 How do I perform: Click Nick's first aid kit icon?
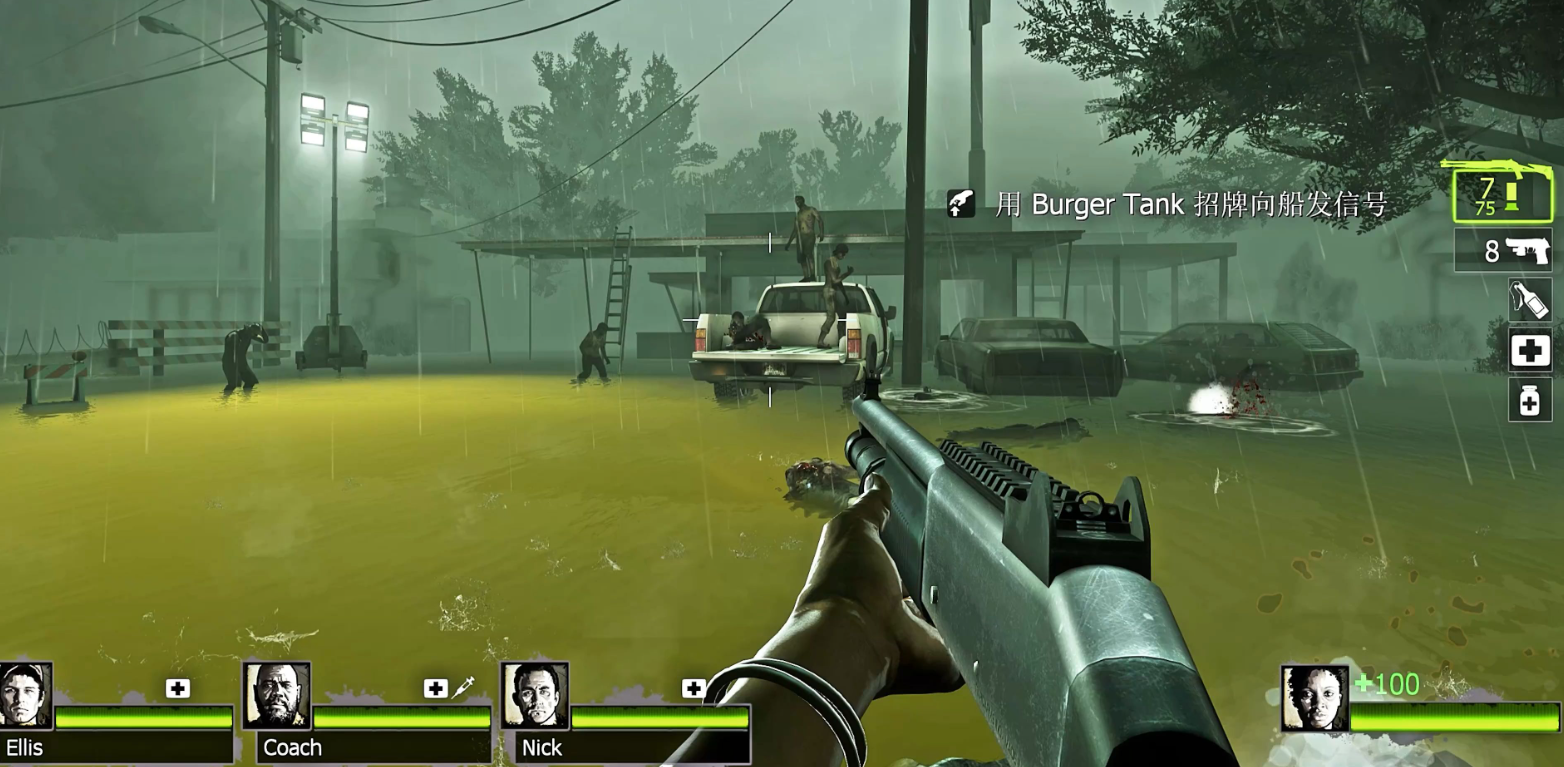click(x=694, y=688)
